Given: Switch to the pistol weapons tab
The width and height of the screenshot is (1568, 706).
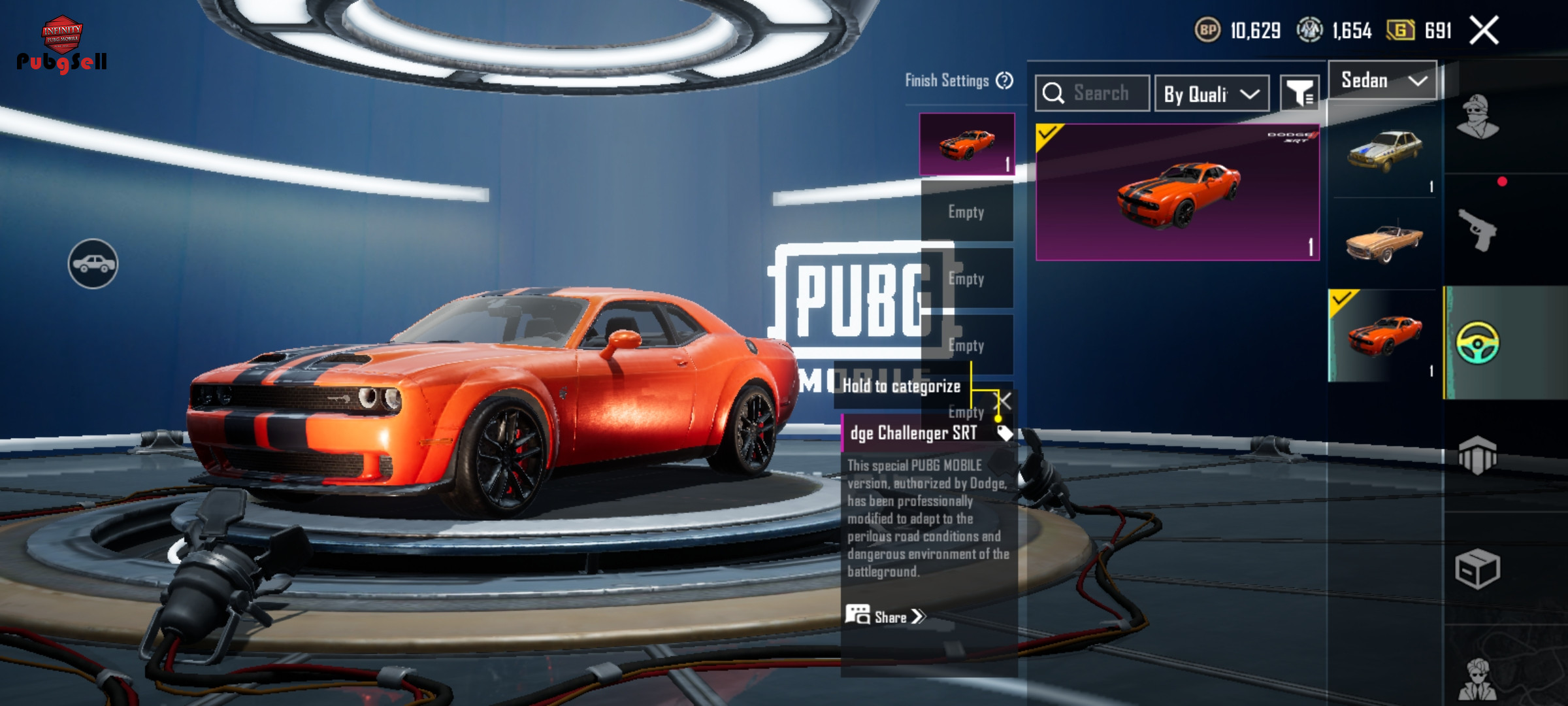Looking at the screenshot, I should [x=1478, y=229].
